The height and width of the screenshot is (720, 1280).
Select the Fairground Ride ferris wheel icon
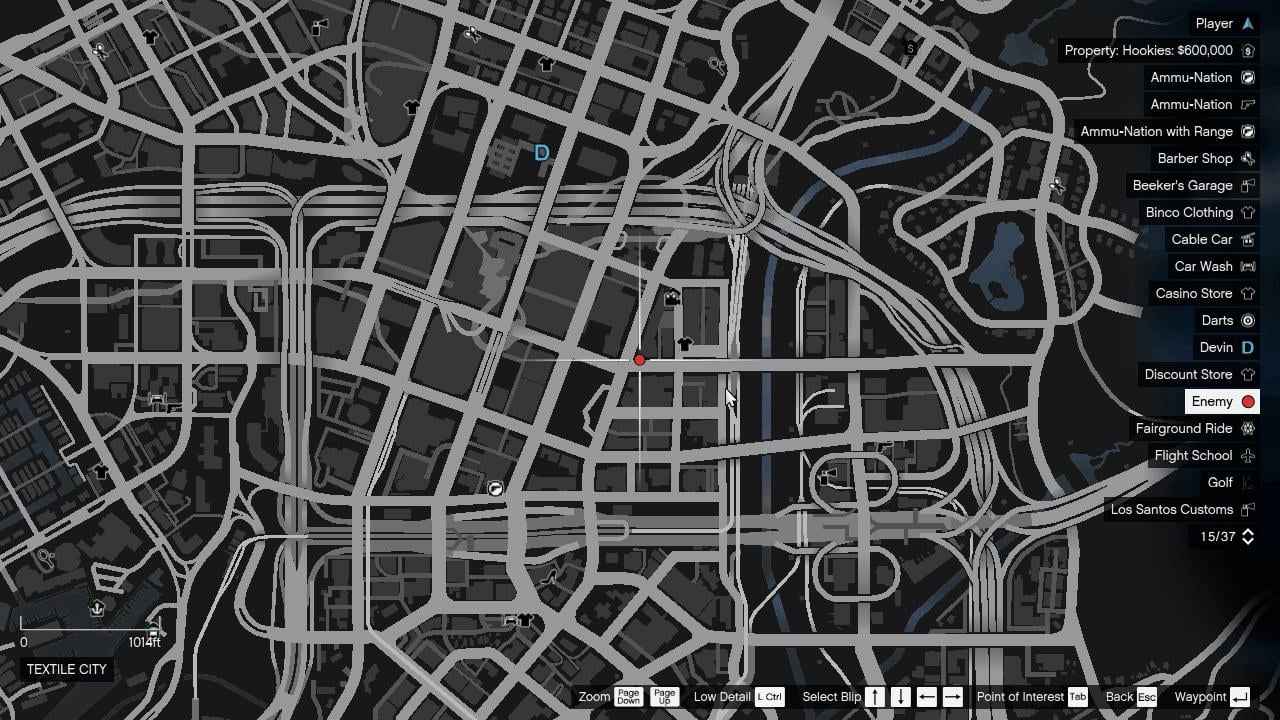1247,428
